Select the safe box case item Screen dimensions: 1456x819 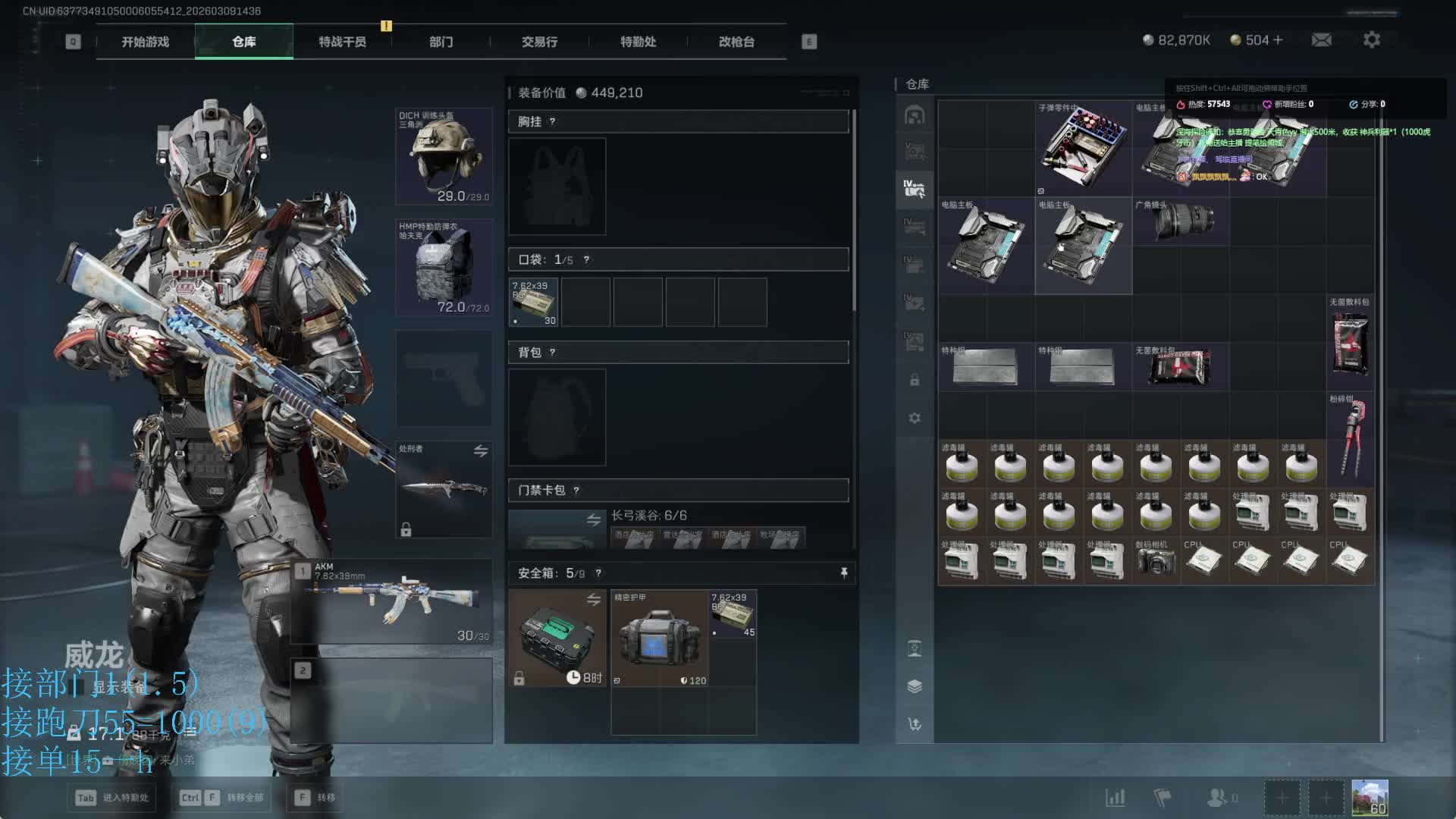pos(557,639)
